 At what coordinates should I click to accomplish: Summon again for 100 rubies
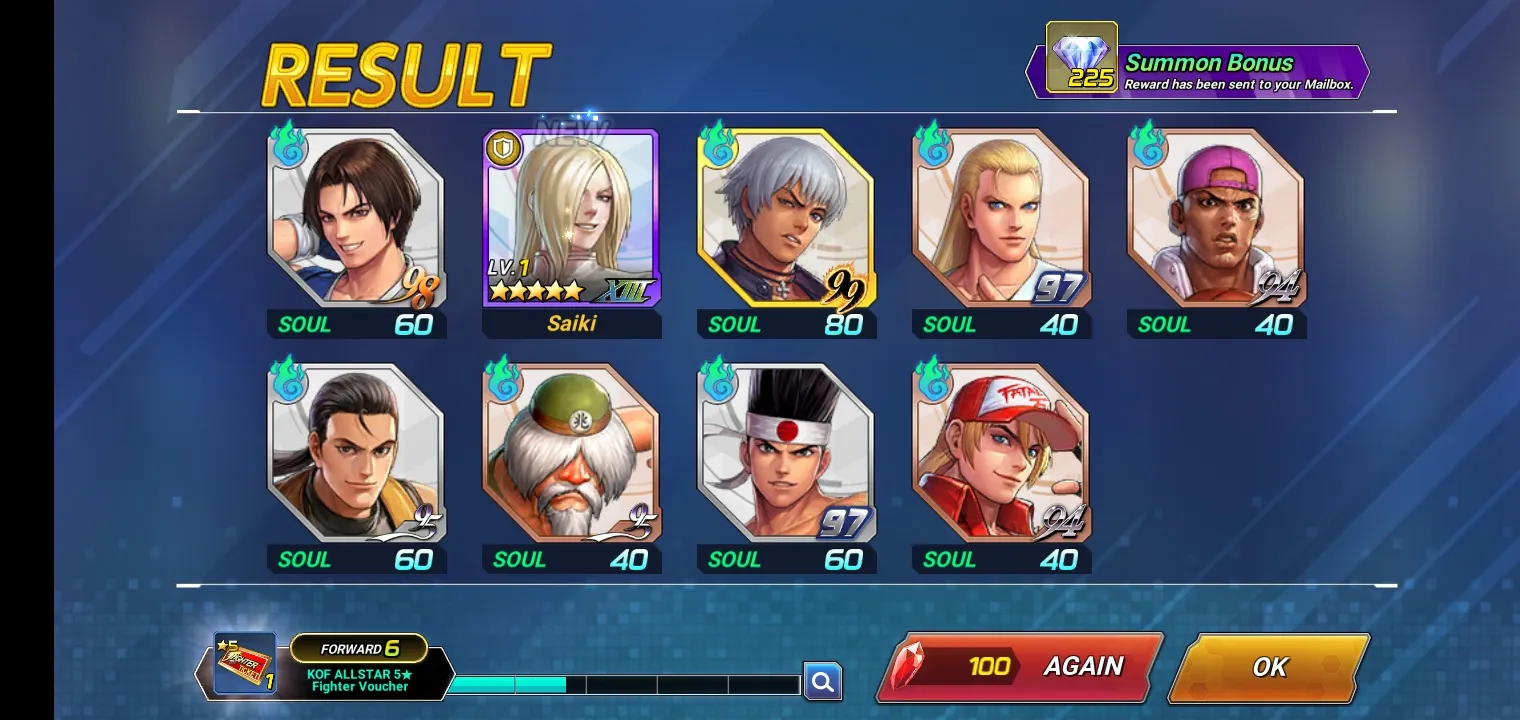tap(1020, 667)
